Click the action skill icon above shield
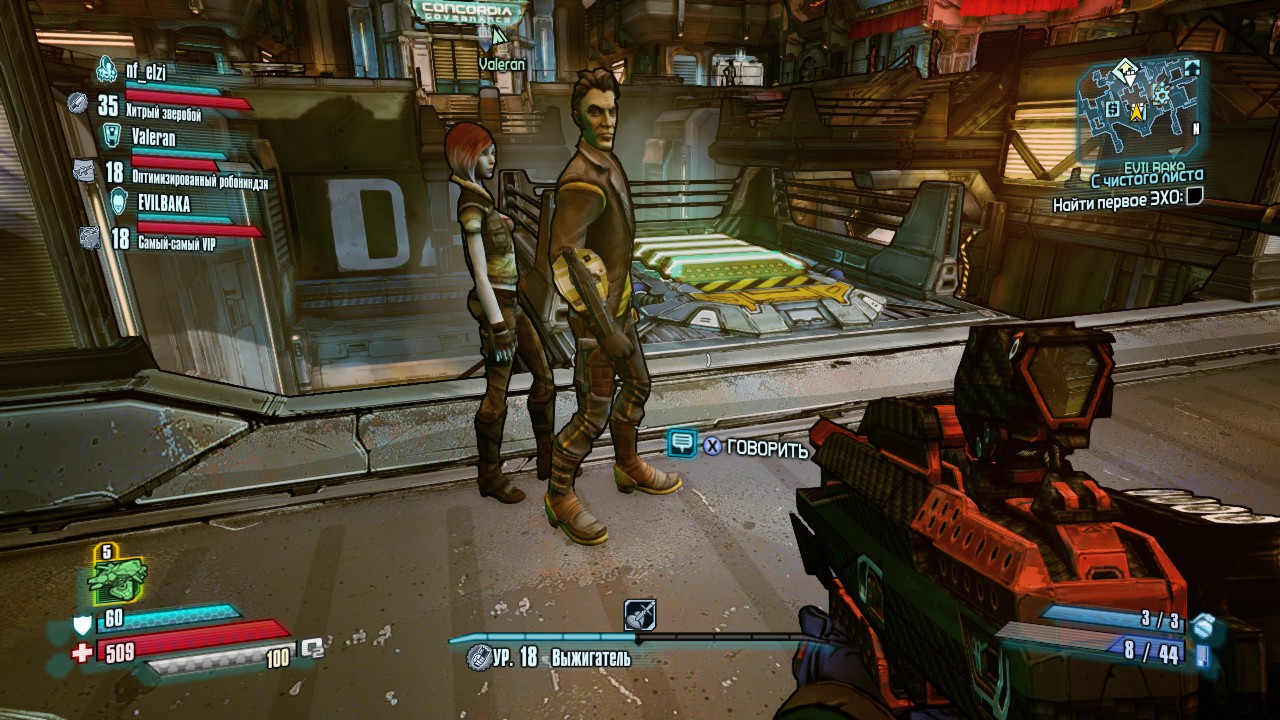This screenshot has height=720, width=1280. point(118,574)
